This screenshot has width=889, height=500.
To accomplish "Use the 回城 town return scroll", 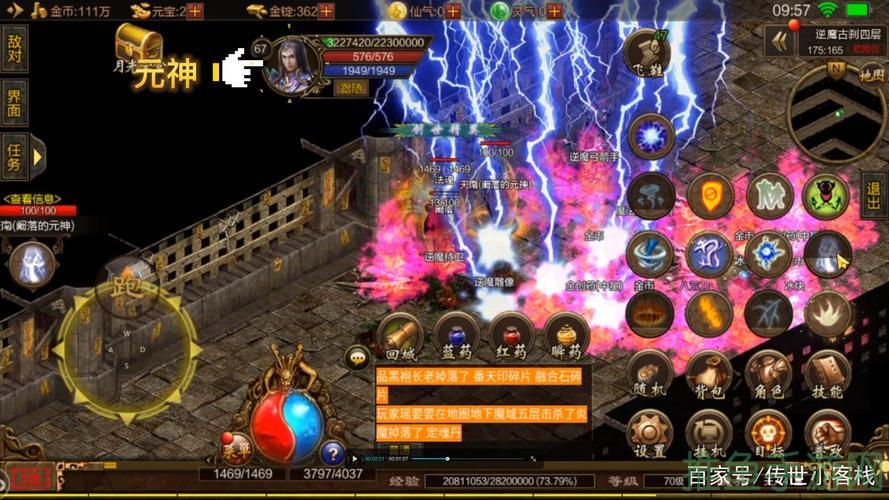I will 400,336.
